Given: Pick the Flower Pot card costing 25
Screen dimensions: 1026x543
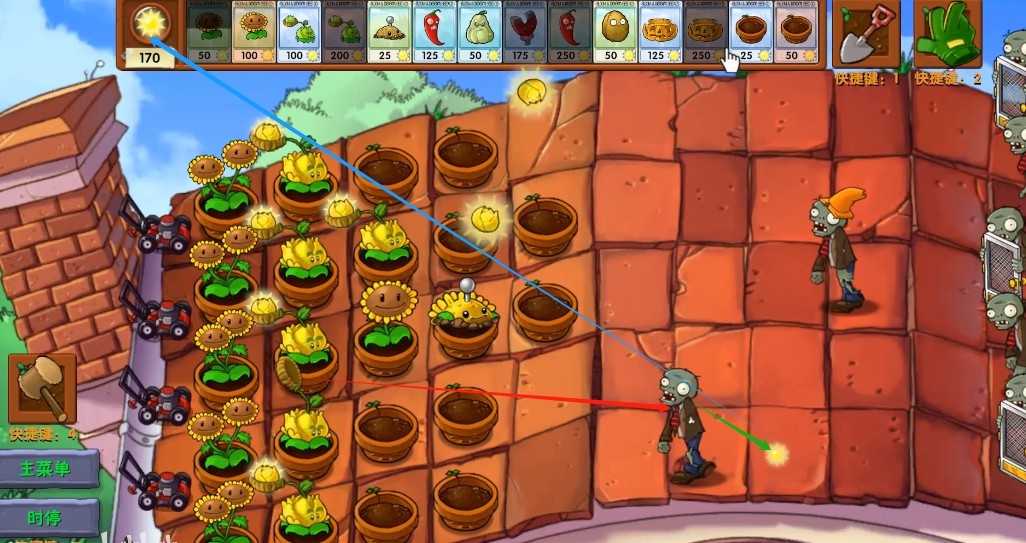Looking at the screenshot, I should [750, 32].
